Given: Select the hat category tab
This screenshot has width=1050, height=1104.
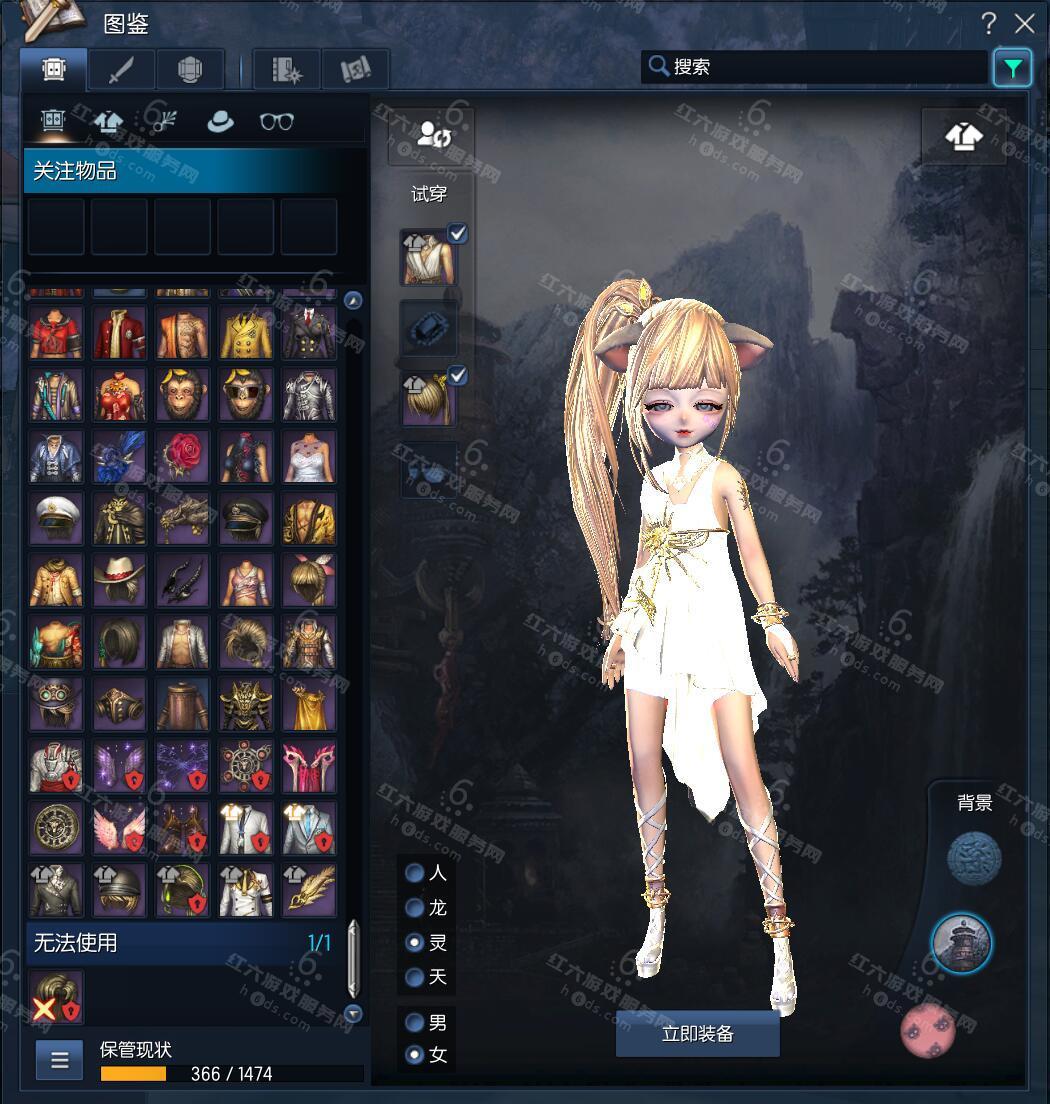Looking at the screenshot, I should click(219, 122).
